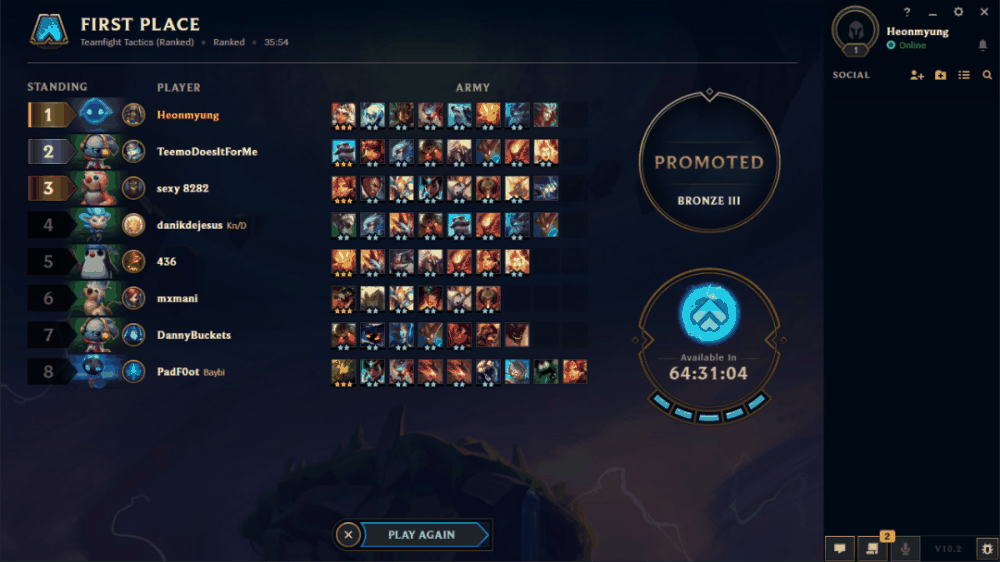The image size is (1000, 562).
Task: Search the friends list
Action: (987, 75)
